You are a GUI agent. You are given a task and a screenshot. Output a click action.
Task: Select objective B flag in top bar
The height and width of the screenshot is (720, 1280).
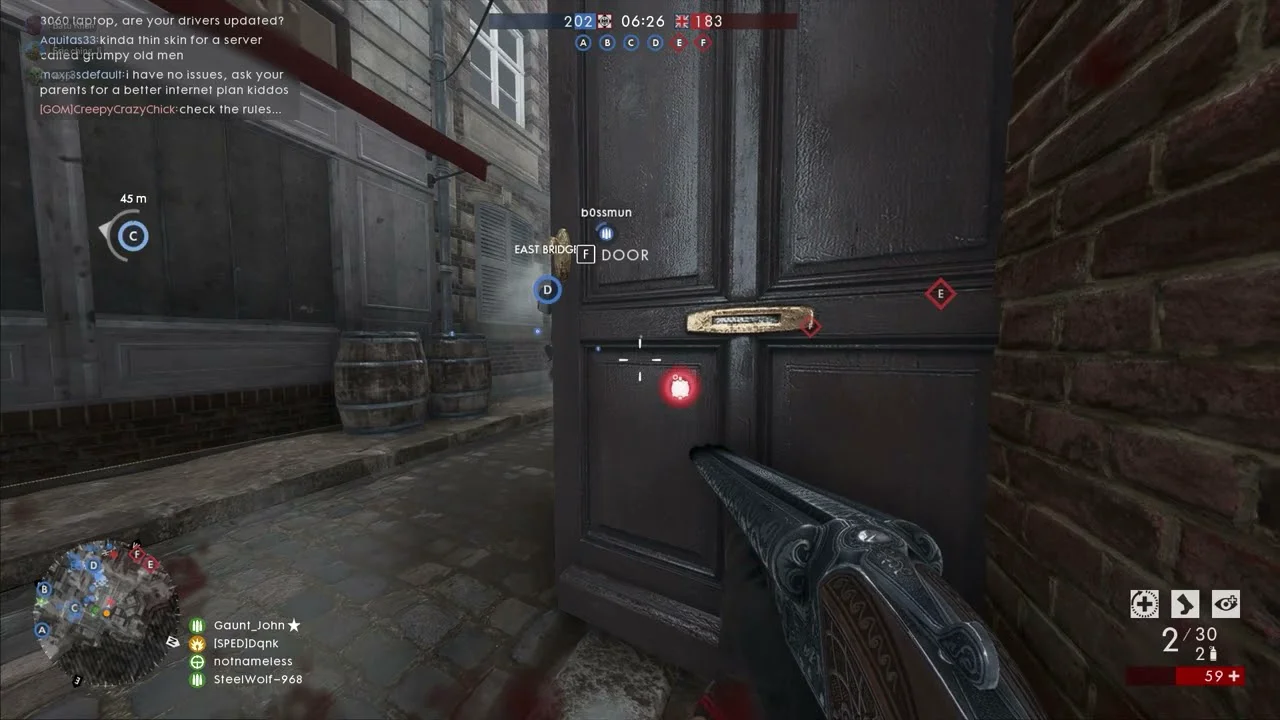[x=607, y=42]
